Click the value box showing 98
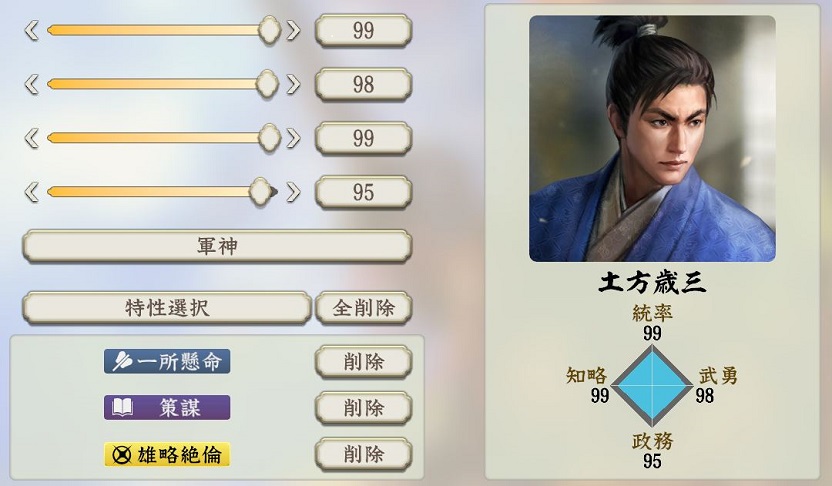Screen dimensions: 832x486 tap(363, 84)
